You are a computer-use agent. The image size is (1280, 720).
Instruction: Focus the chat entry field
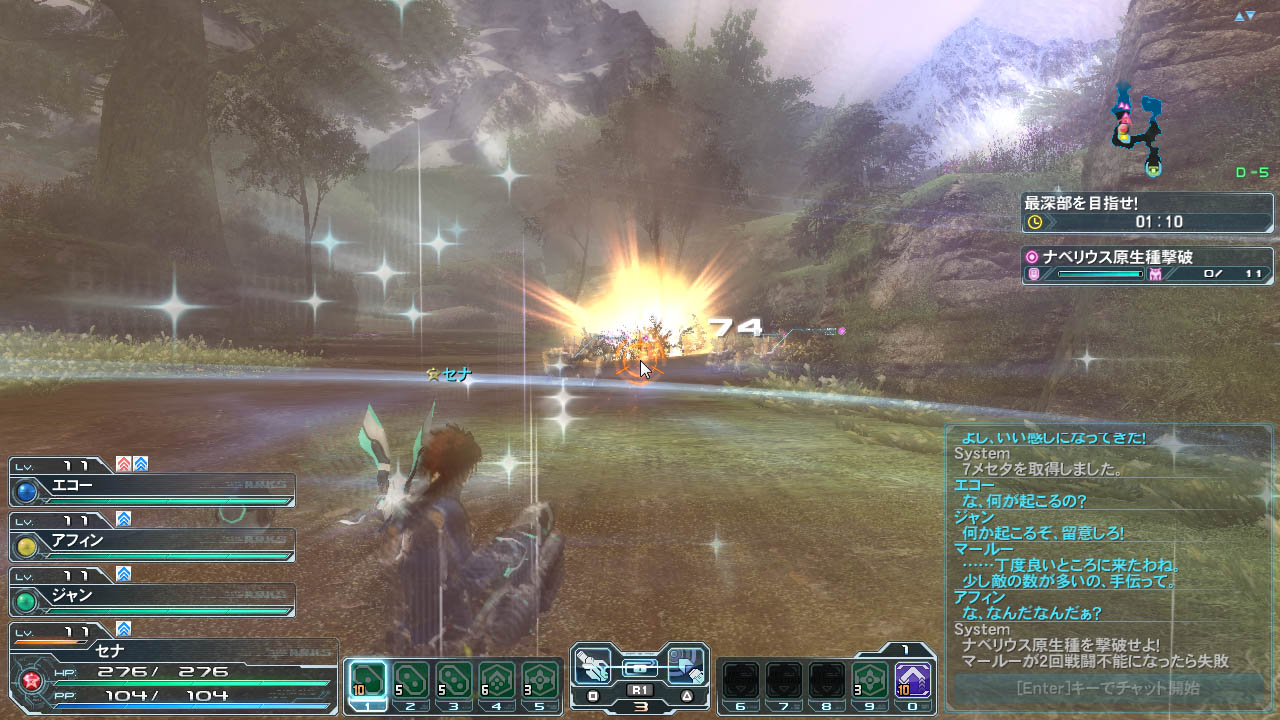point(1107,688)
